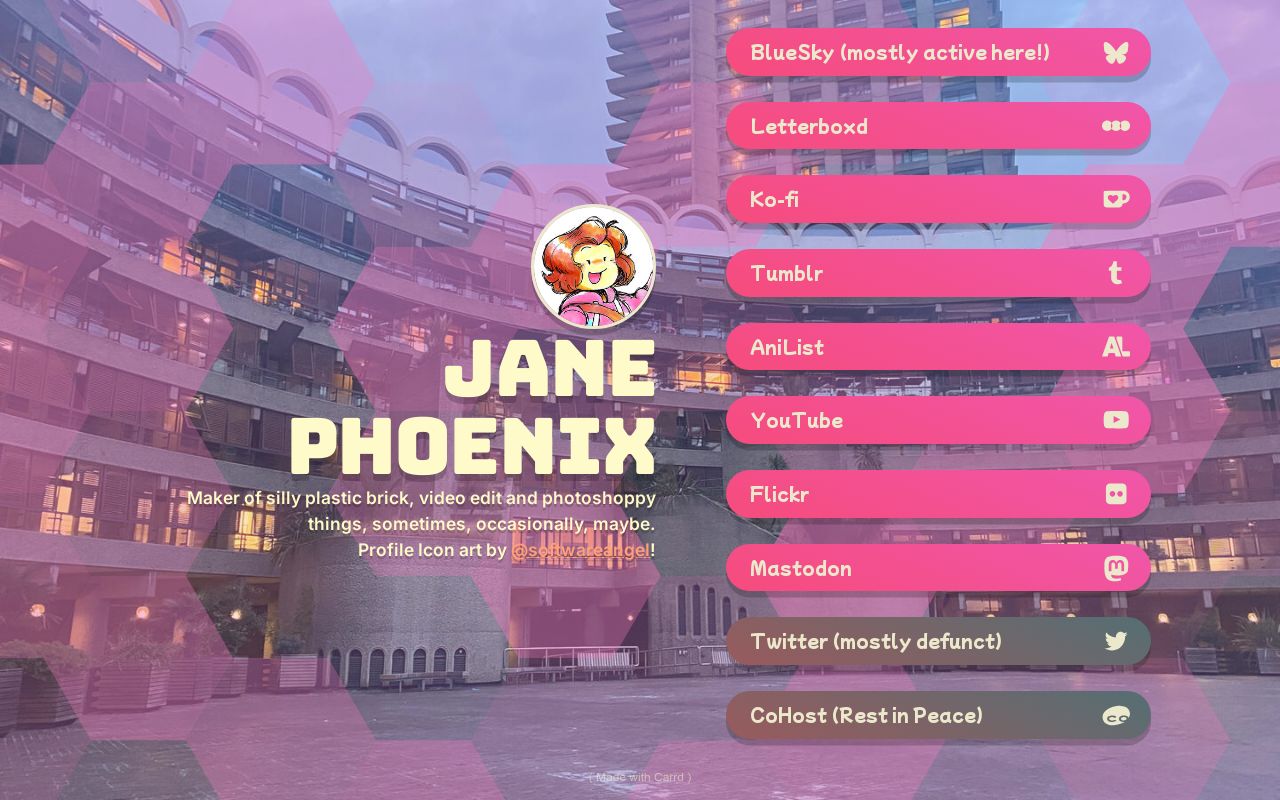The image size is (1280, 800).
Task: Click the YouTube play icon
Action: [1116, 420]
